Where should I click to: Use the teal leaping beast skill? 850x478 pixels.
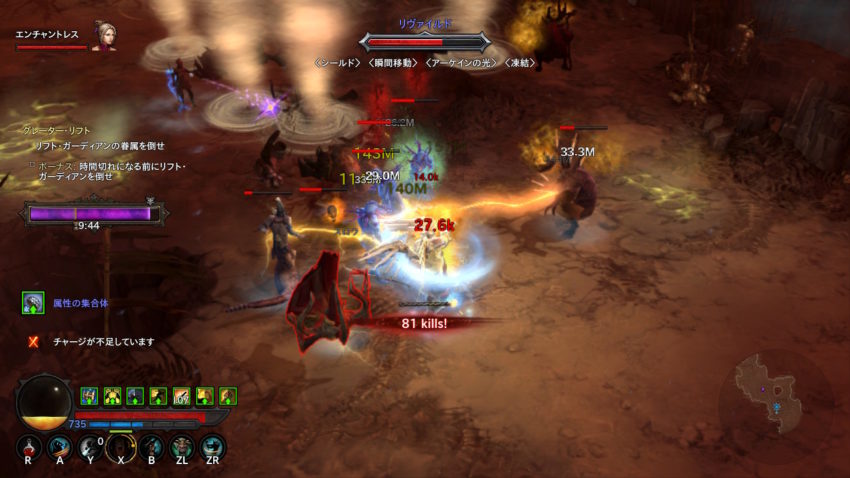pyautogui.click(x=212, y=447)
